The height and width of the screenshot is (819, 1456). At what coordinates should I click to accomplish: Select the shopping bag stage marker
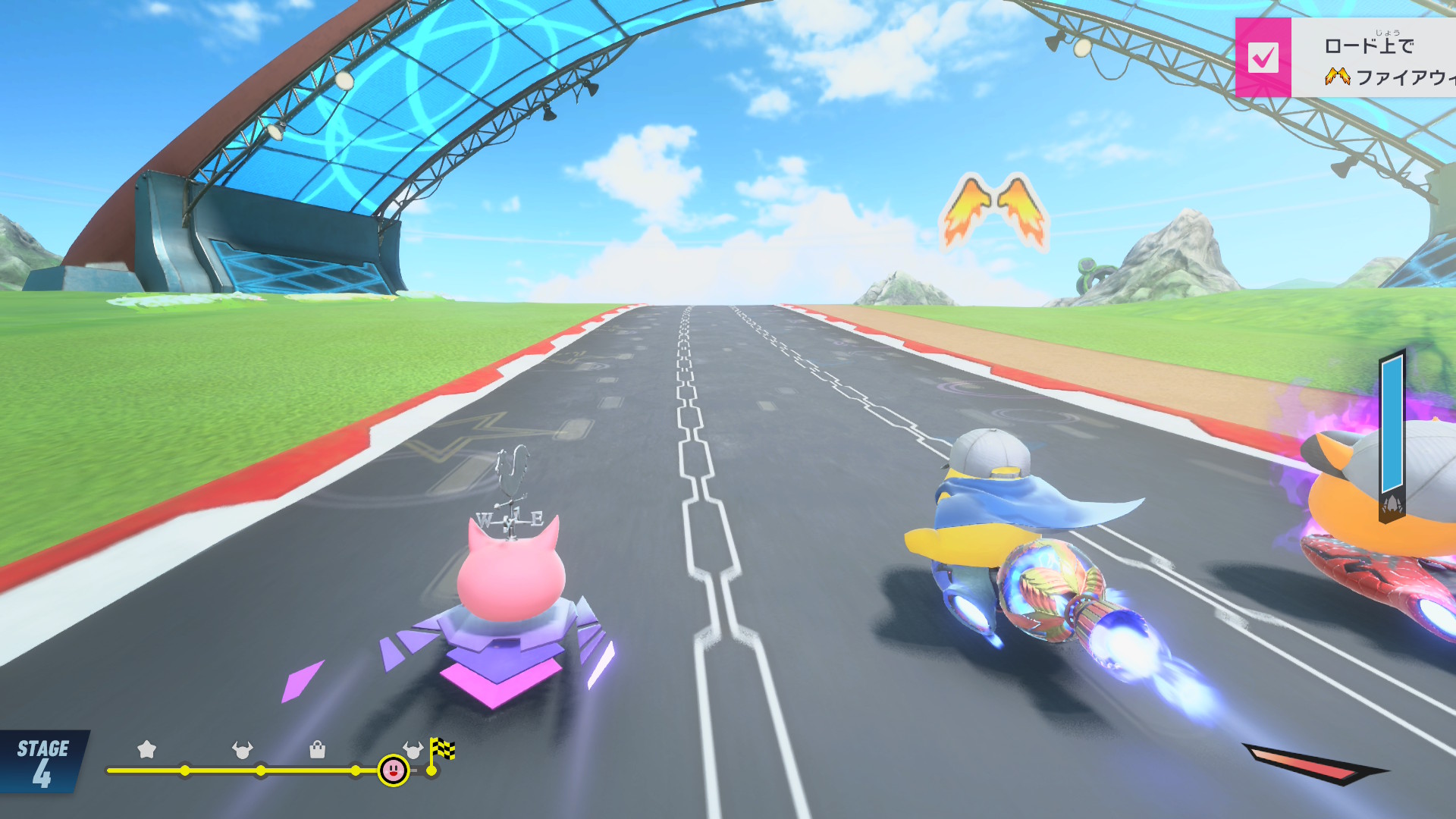coord(318,750)
